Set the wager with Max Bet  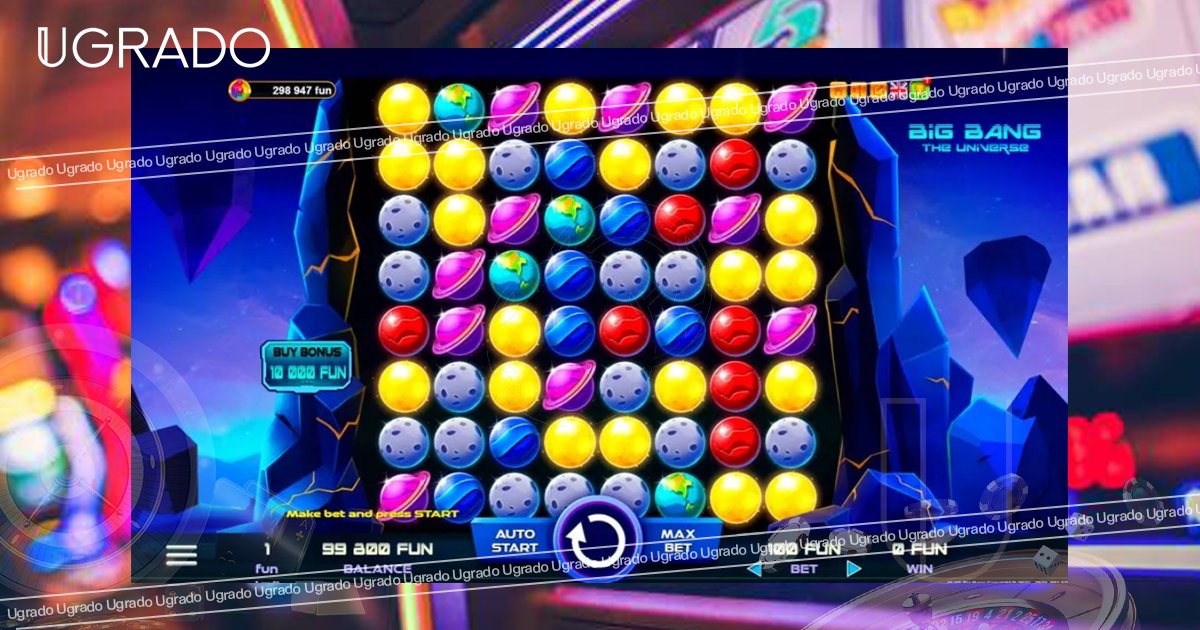coord(678,540)
